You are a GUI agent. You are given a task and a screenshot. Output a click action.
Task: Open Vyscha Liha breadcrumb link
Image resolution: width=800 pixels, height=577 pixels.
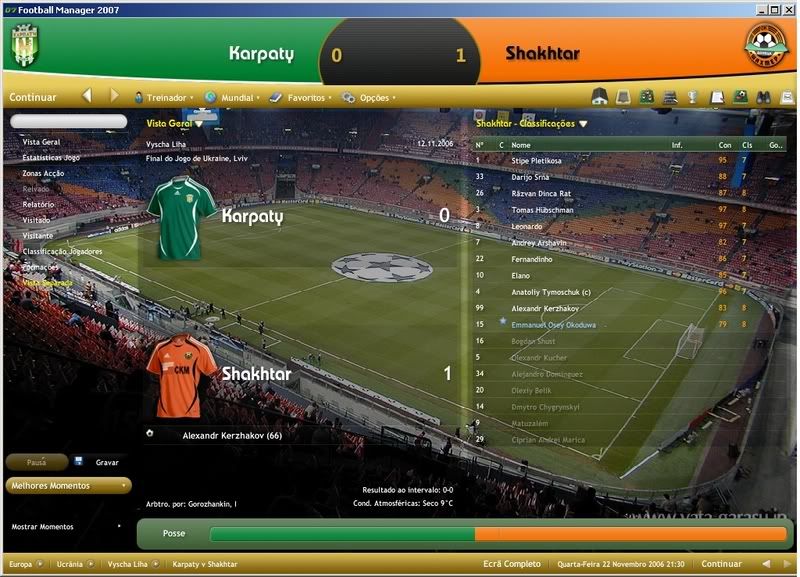click(126, 564)
